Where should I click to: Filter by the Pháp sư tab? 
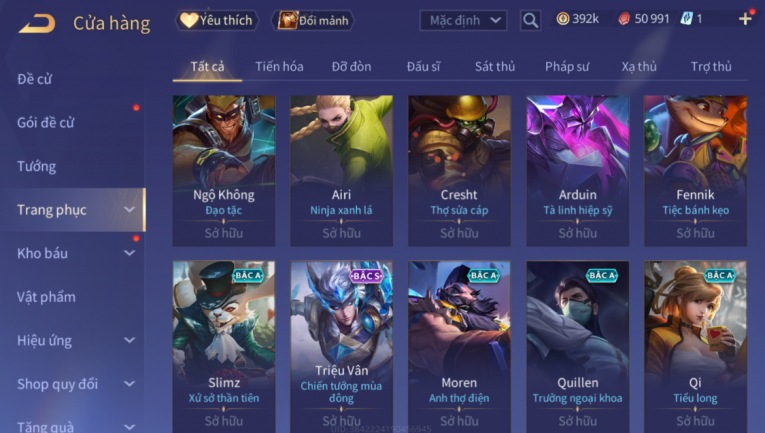coord(567,67)
